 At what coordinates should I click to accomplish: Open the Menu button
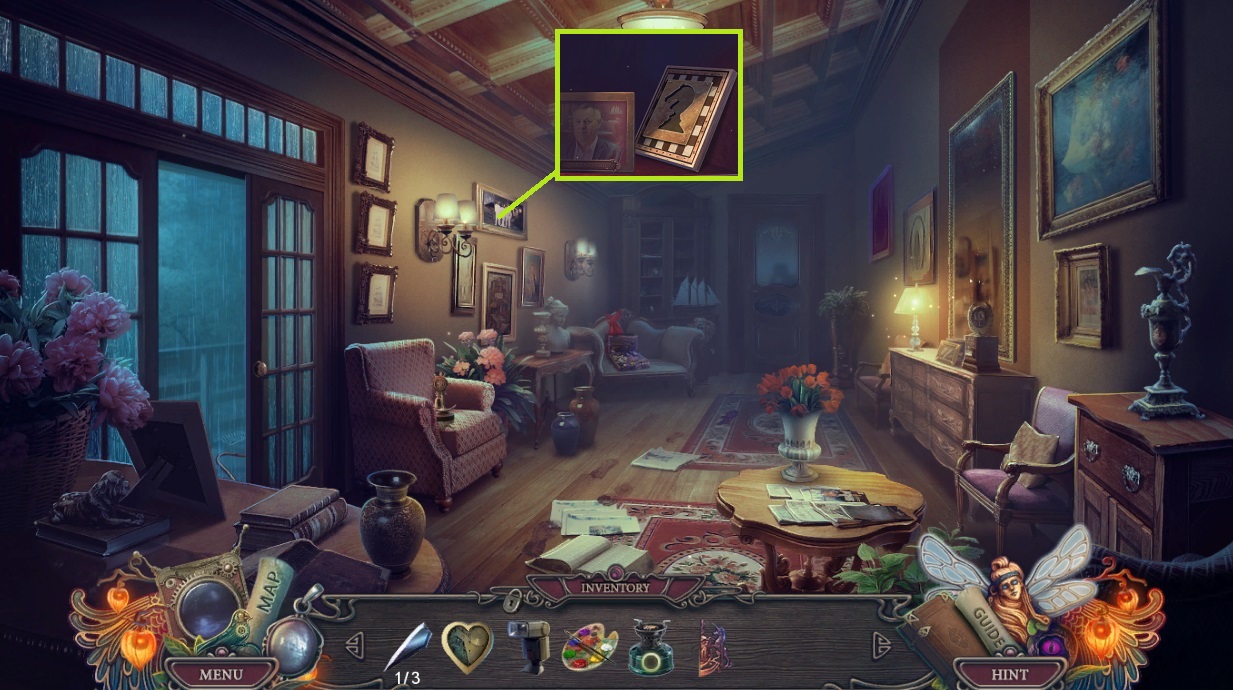tap(220, 674)
